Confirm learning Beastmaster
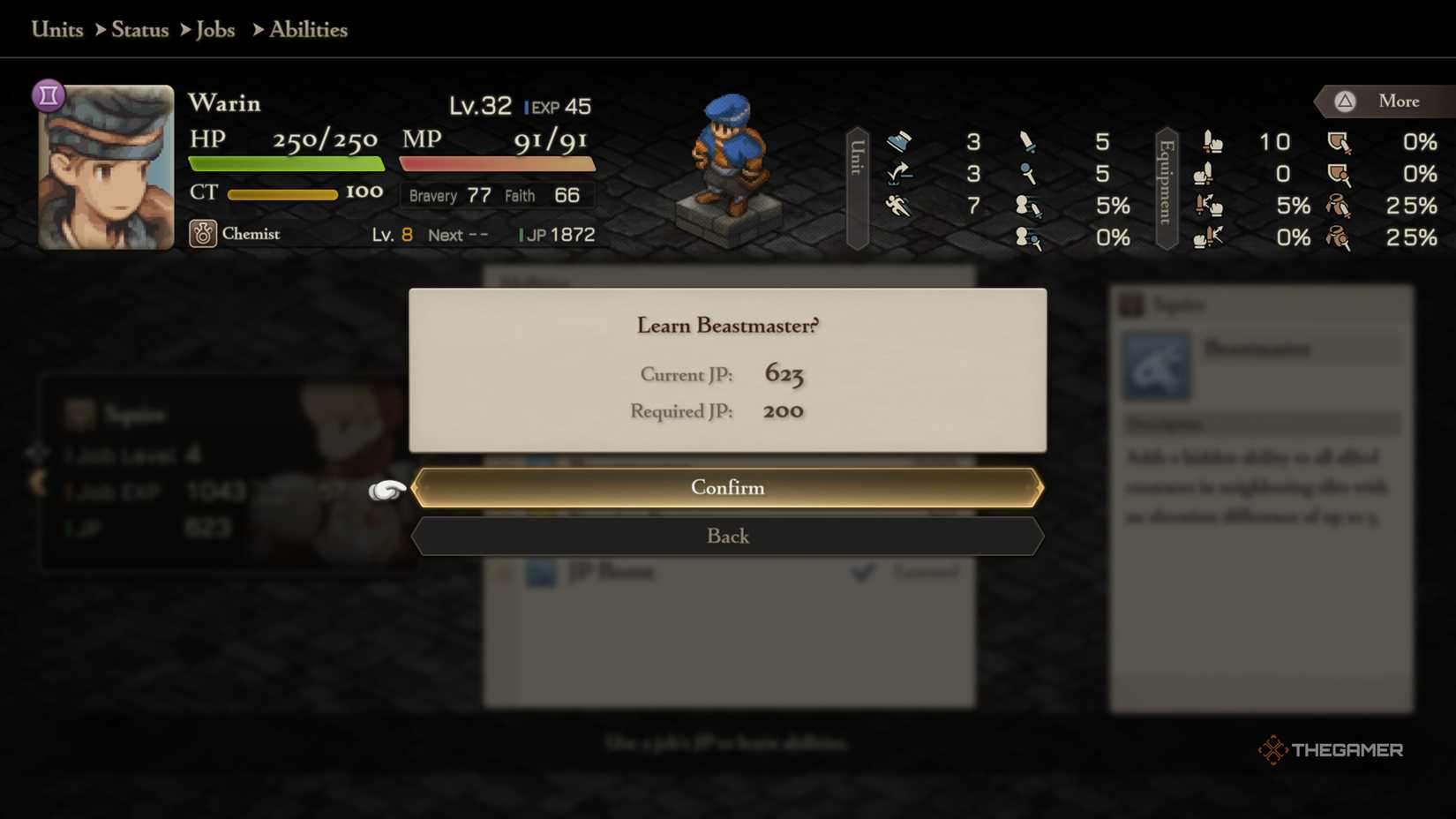The image size is (1456, 819). point(727,487)
